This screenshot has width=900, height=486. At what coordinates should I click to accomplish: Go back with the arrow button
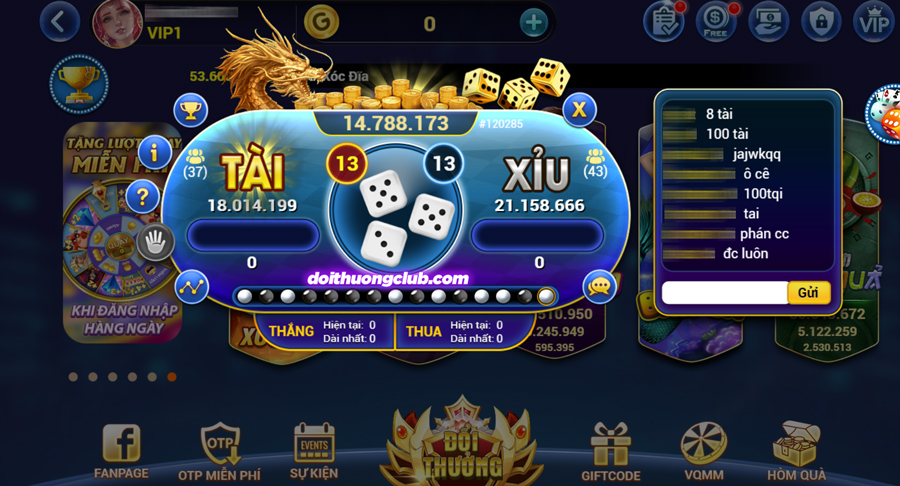59,22
